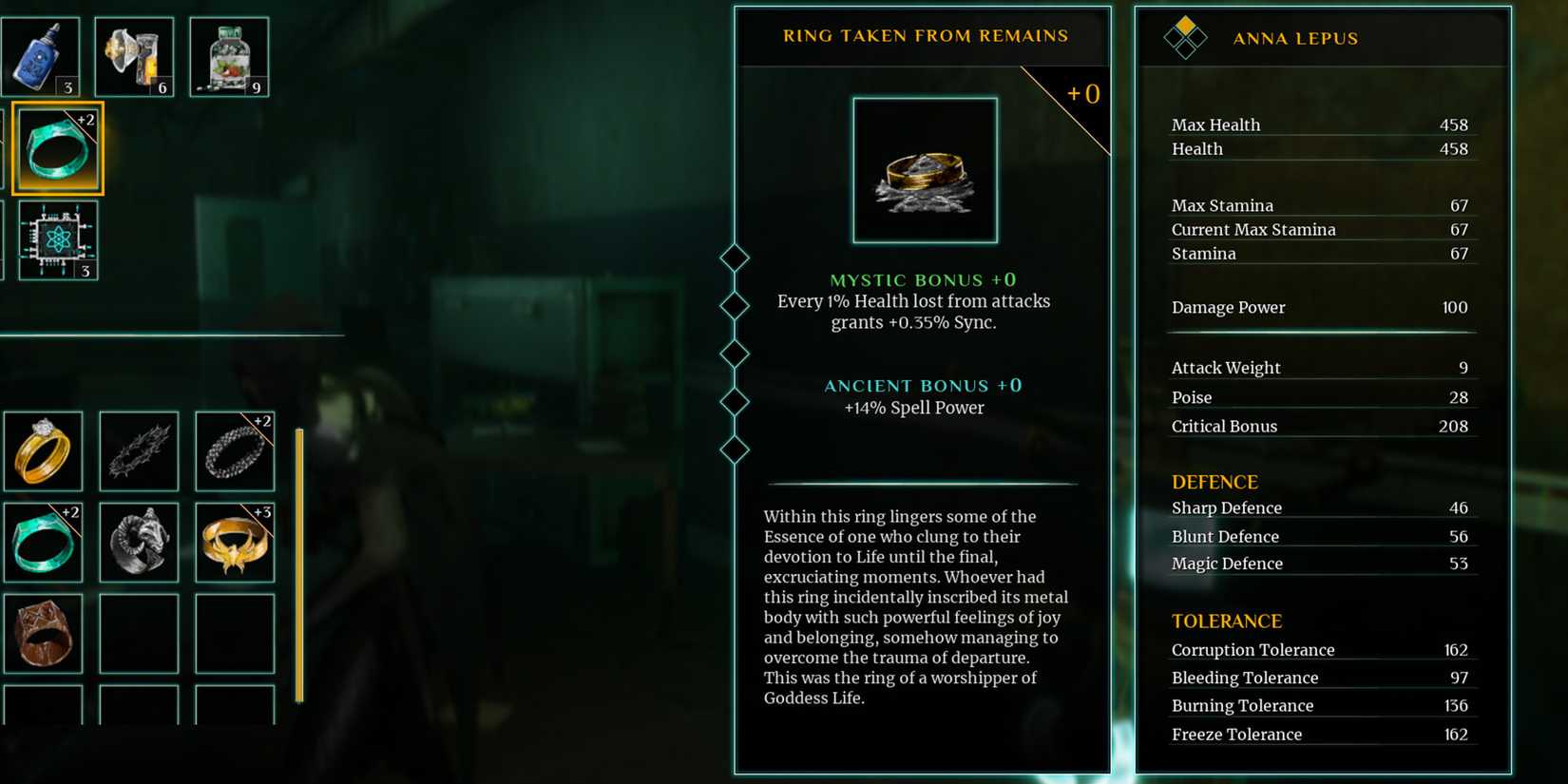1568x784 pixels.
Task: Select the winged gold ring with +3
Action: pyautogui.click(x=234, y=542)
